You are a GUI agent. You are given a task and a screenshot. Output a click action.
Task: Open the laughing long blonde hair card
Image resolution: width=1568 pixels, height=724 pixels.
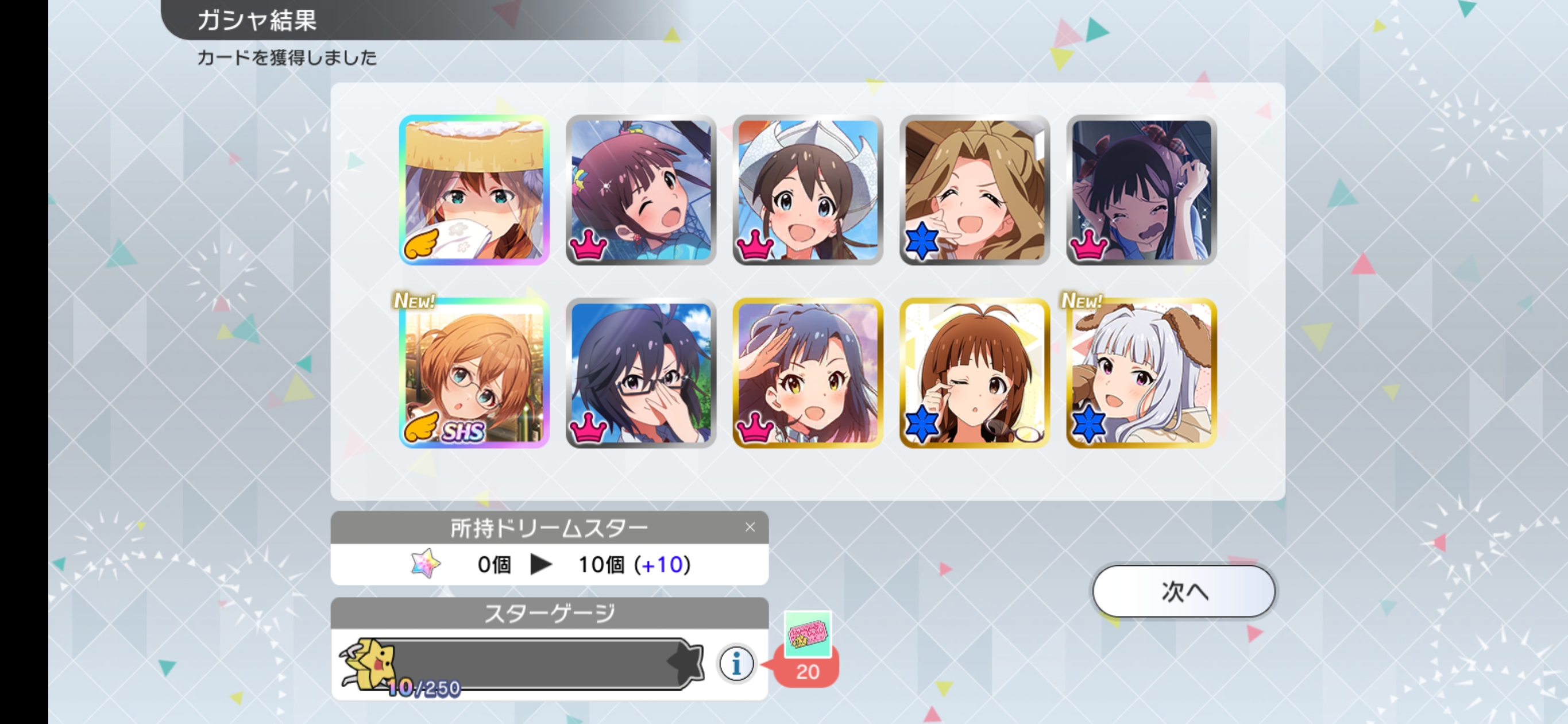pos(974,190)
